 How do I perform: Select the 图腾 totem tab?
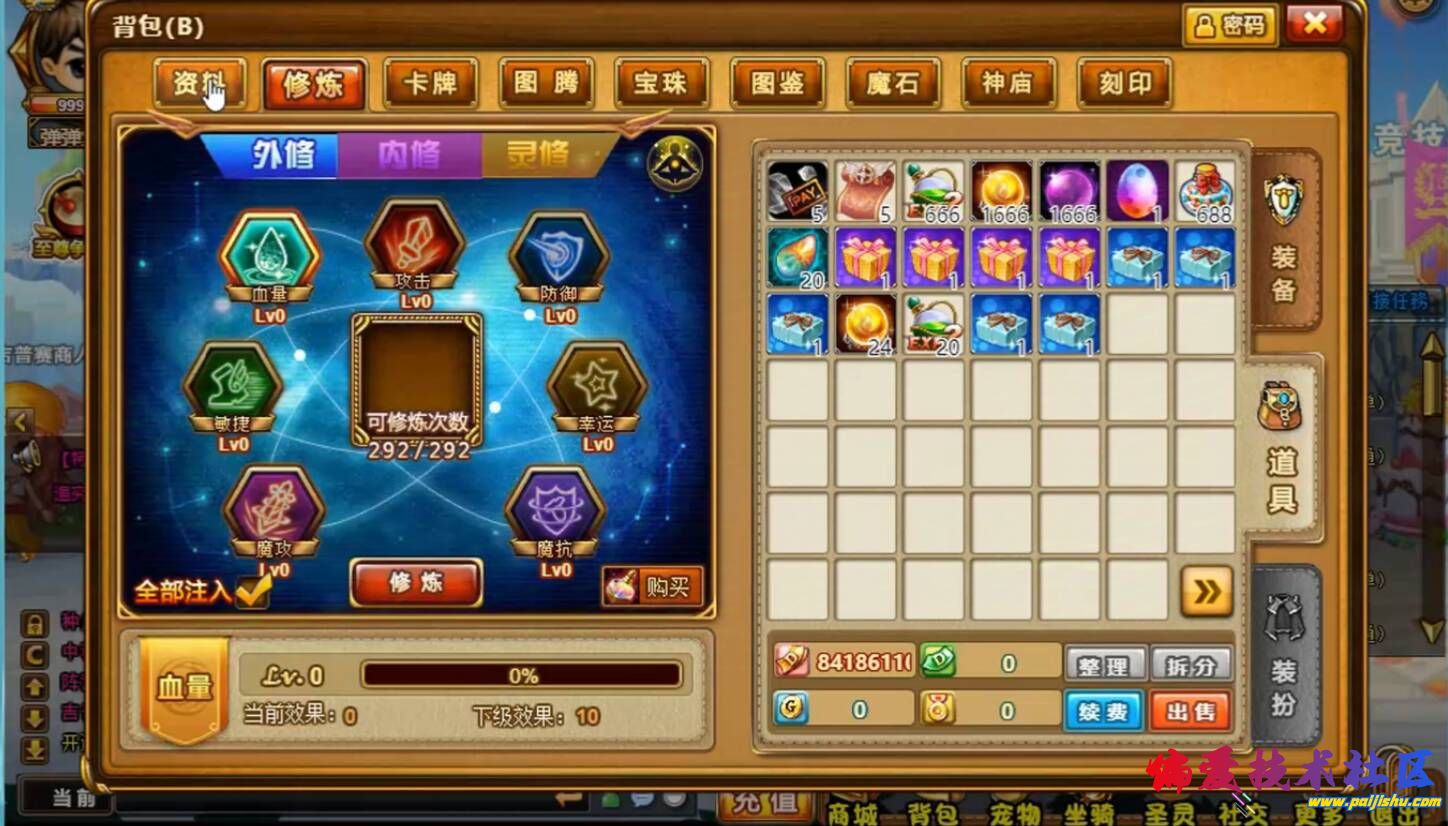[546, 83]
